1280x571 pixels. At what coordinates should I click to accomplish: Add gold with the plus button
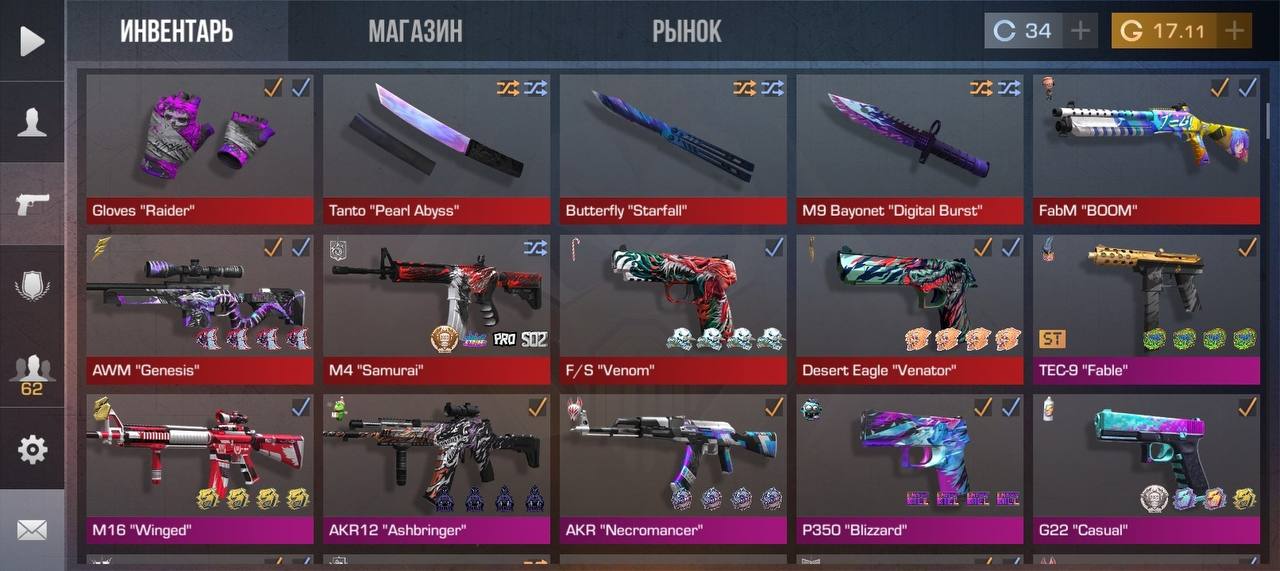click(1235, 31)
